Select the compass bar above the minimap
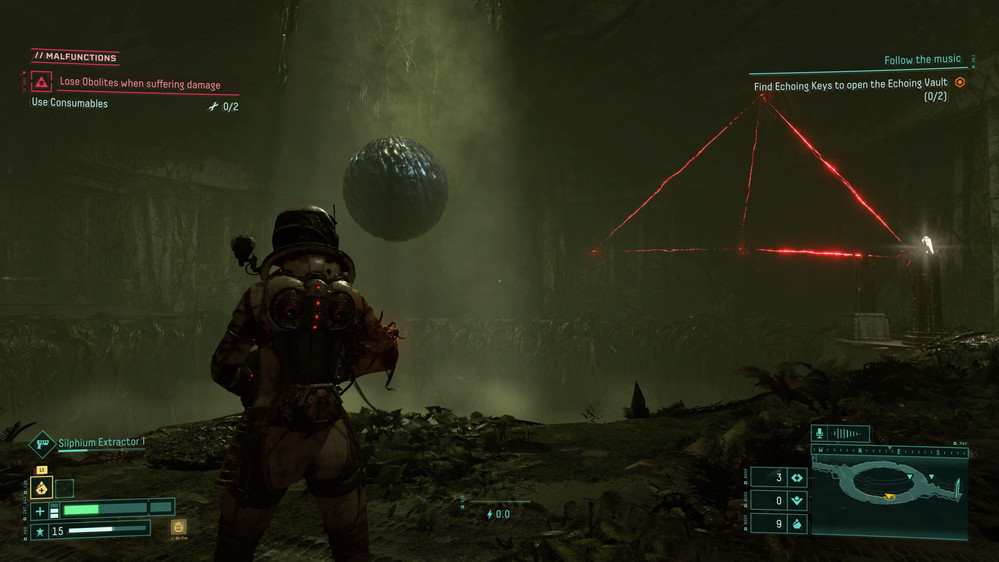The image size is (999, 562). pos(889,451)
